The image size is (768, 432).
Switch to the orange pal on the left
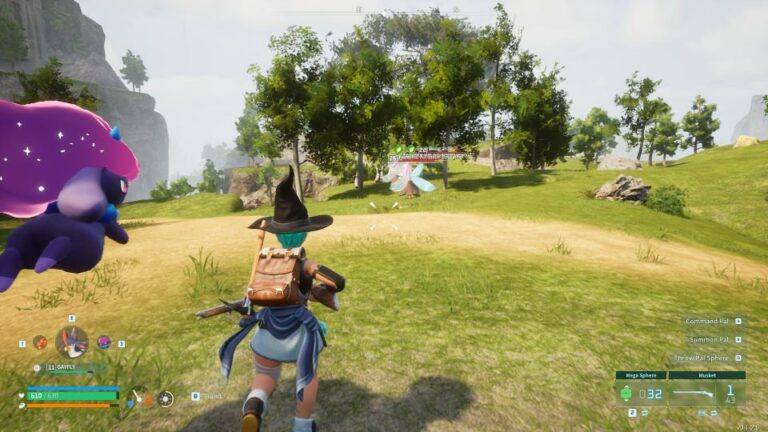point(39,342)
